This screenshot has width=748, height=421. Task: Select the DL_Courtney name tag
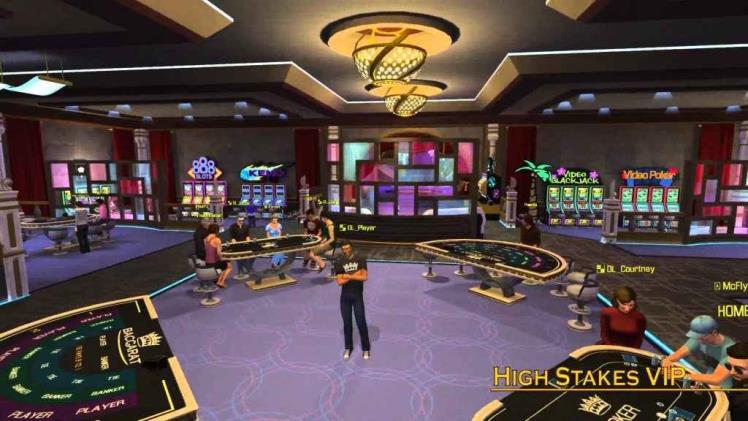click(624, 268)
